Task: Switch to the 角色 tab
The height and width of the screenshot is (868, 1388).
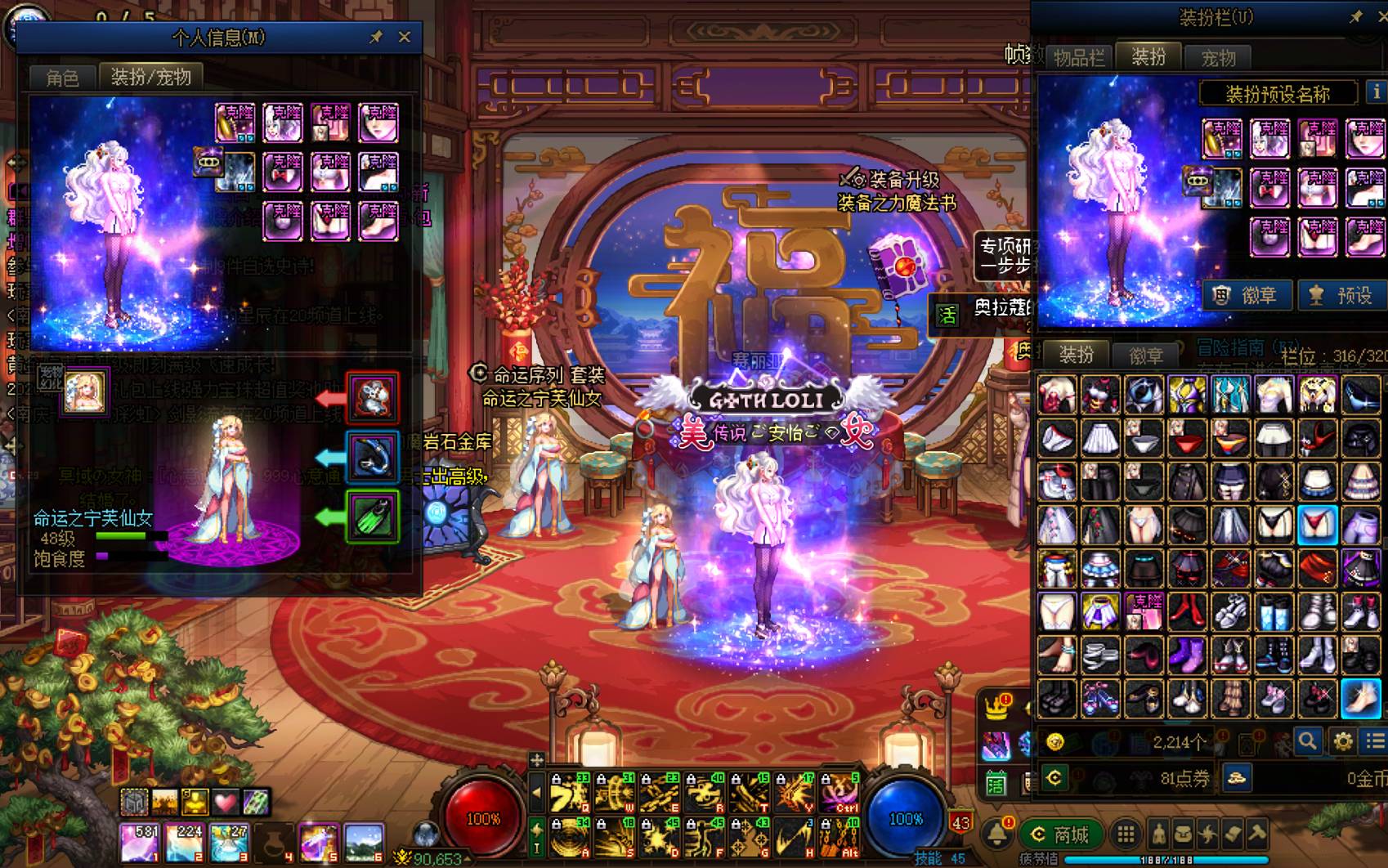Action: pyautogui.click(x=62, y=78)
